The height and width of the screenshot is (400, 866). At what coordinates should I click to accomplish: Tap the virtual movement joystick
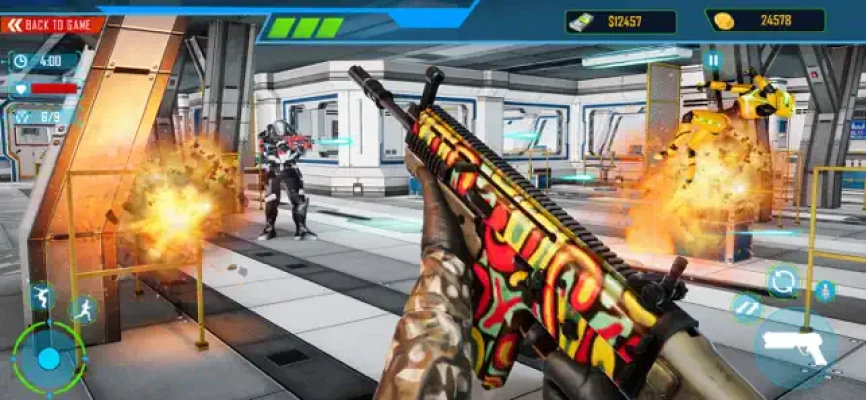tap(48, 358)
